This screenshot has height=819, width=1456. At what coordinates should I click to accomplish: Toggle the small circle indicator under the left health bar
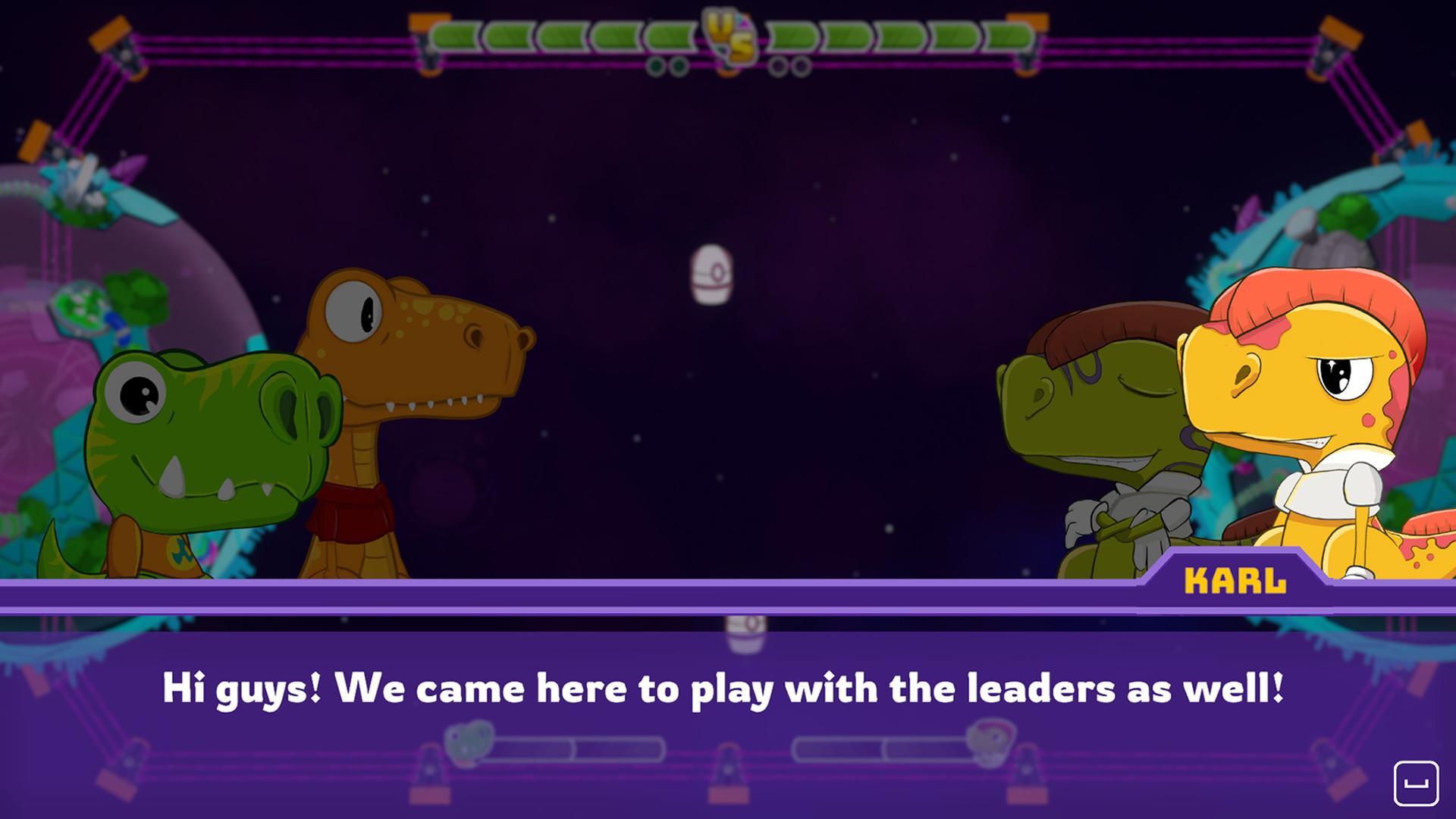[x=655, y=67]
